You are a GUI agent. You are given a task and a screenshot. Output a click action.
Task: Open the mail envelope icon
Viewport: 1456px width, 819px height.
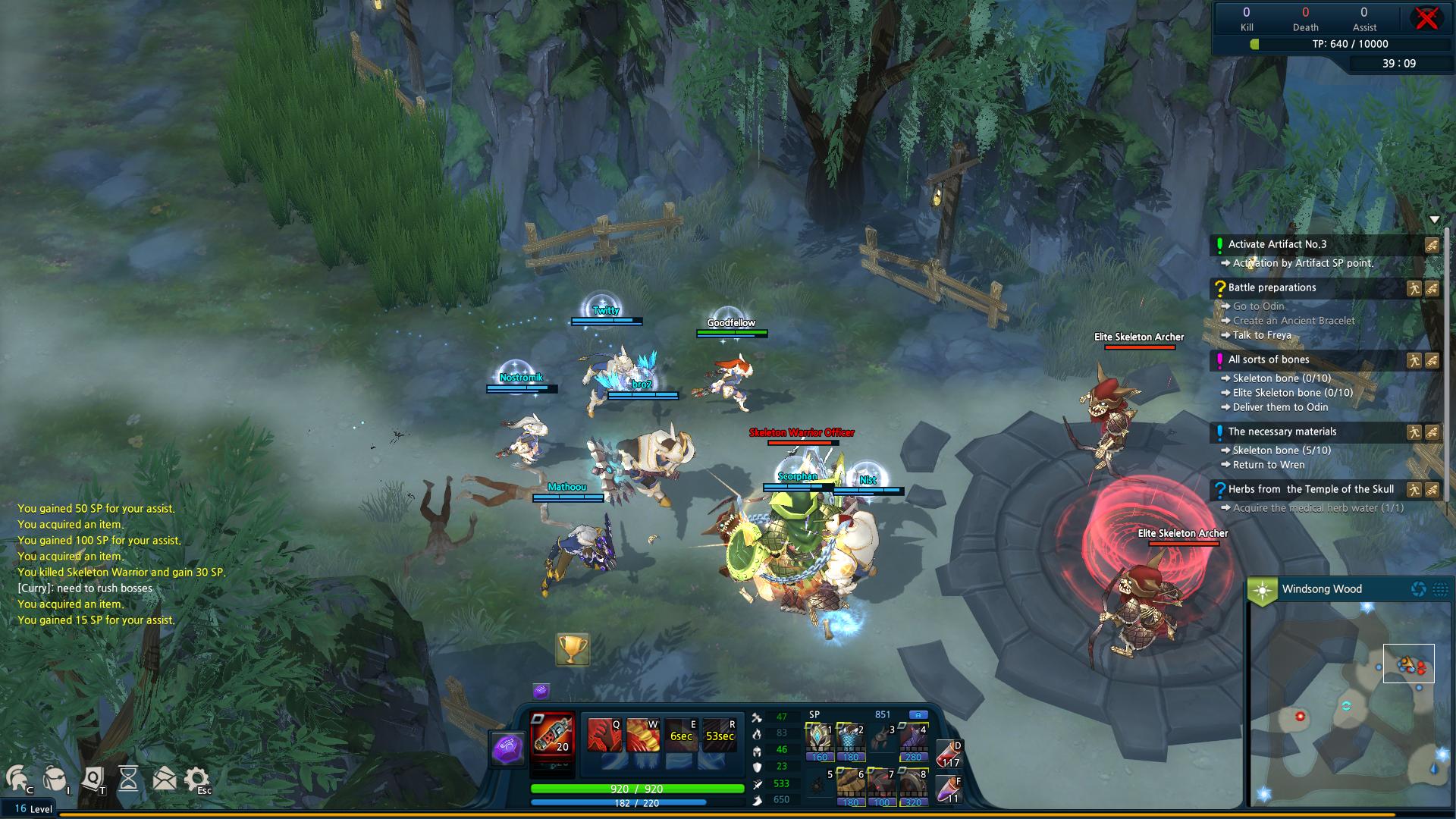point(164,778)
